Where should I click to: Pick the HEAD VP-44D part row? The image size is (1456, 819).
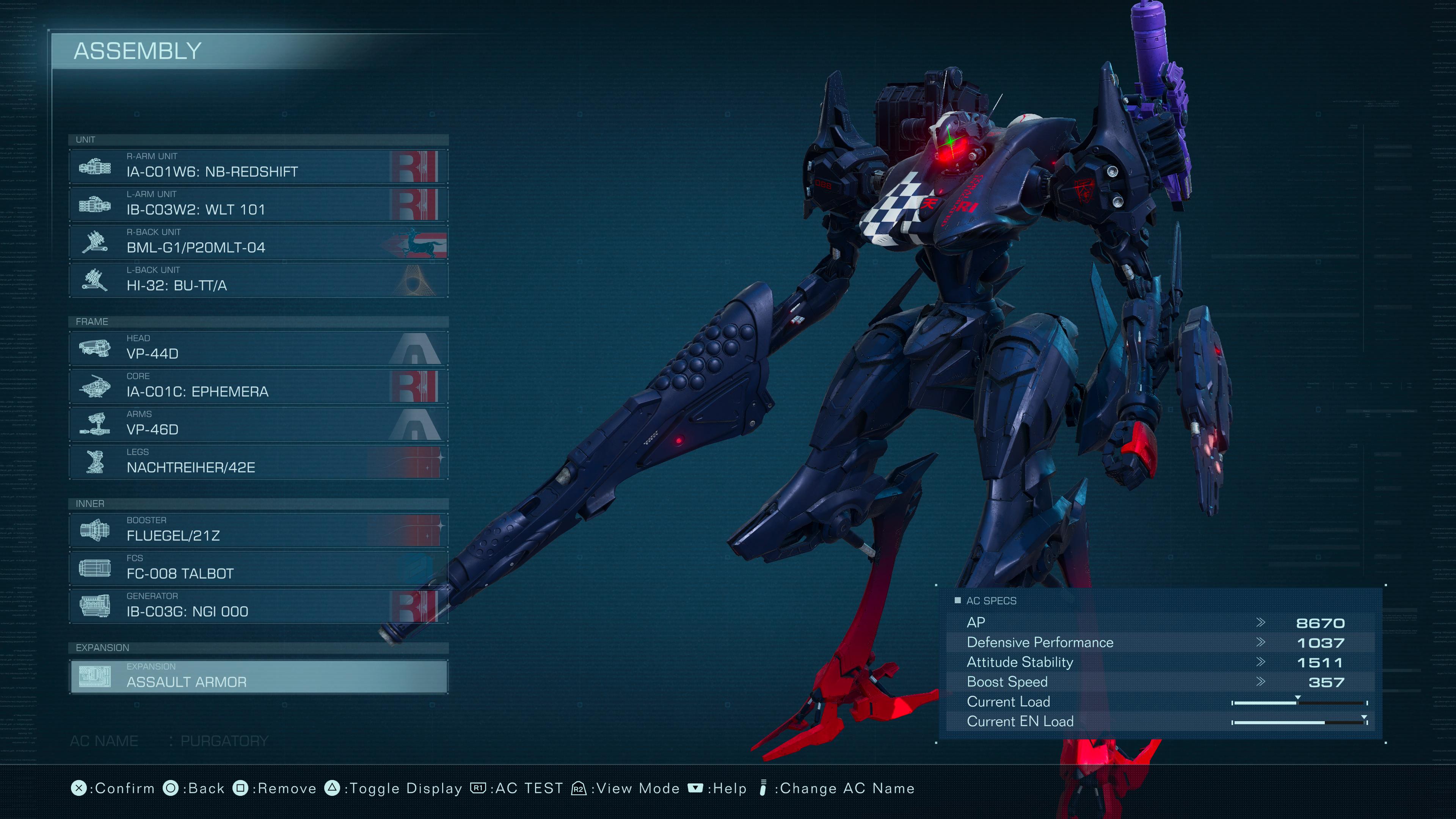click(258, 348)
